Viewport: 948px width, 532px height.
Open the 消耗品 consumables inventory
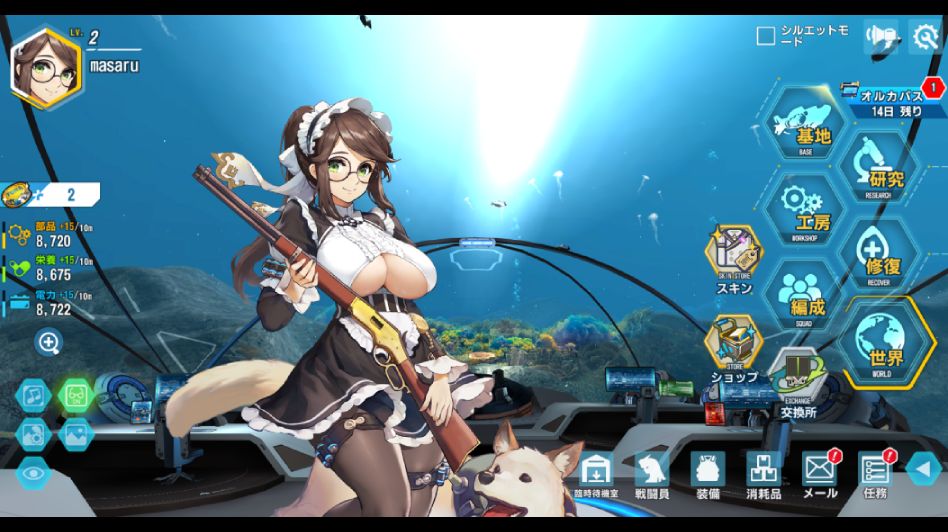[764, 472]
